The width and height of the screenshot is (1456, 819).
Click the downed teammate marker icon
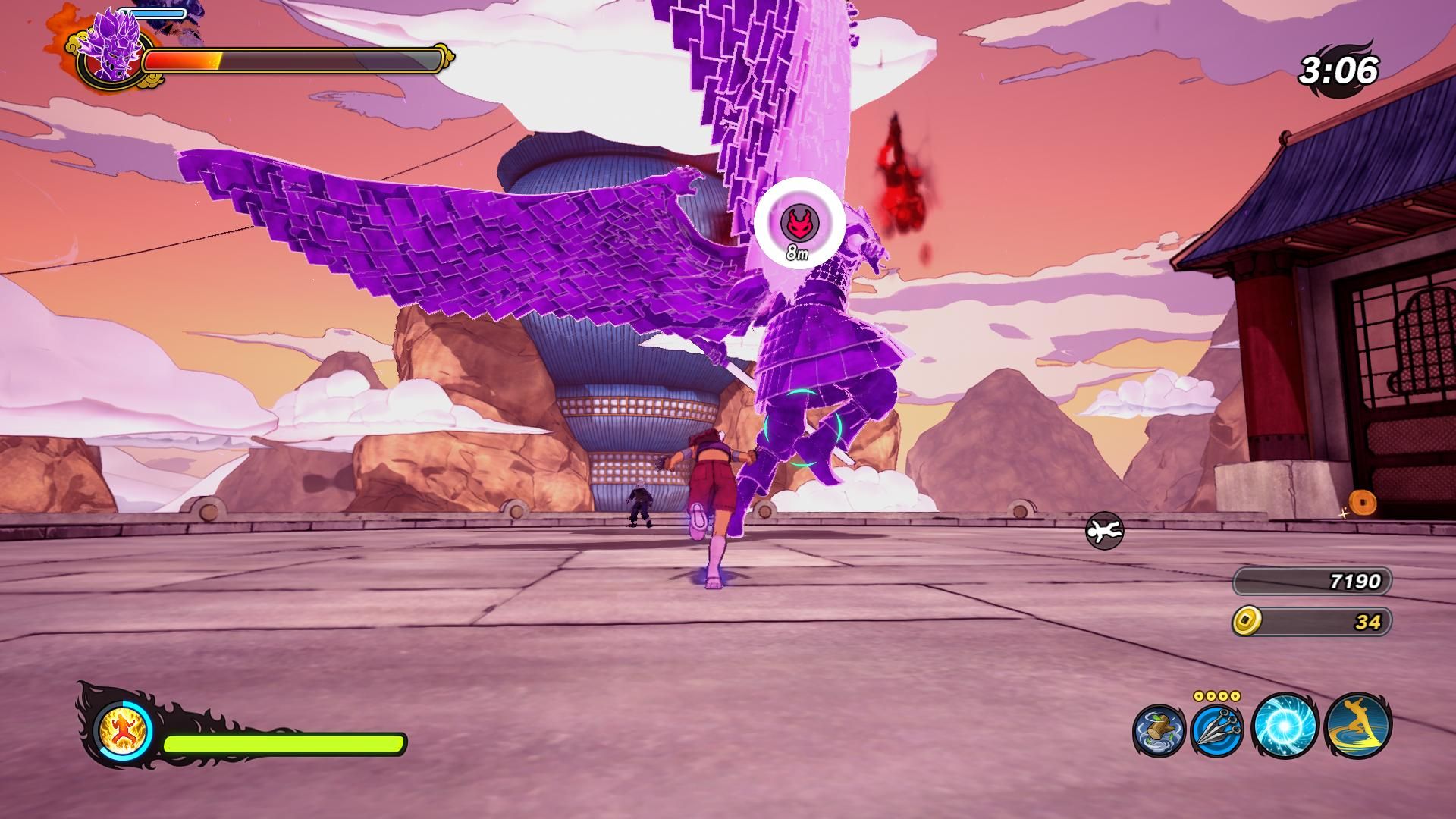pyautogui.click(x=1104, y=531)
